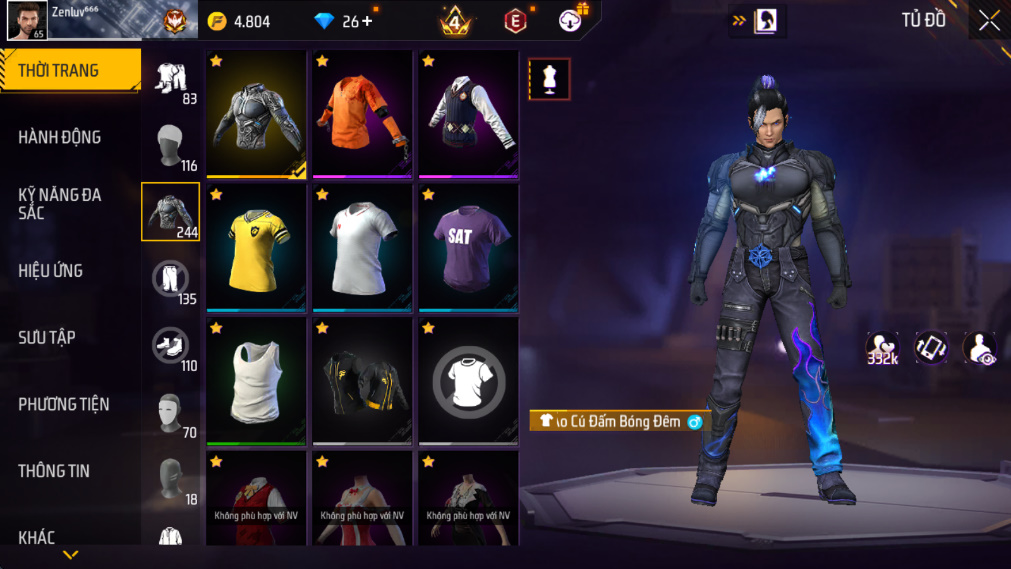The height and width of the screenshot is (569, 1011).
Task: Pick the purple SAT t-shirt
Action: pyautogui.click(x=468, y=247)
